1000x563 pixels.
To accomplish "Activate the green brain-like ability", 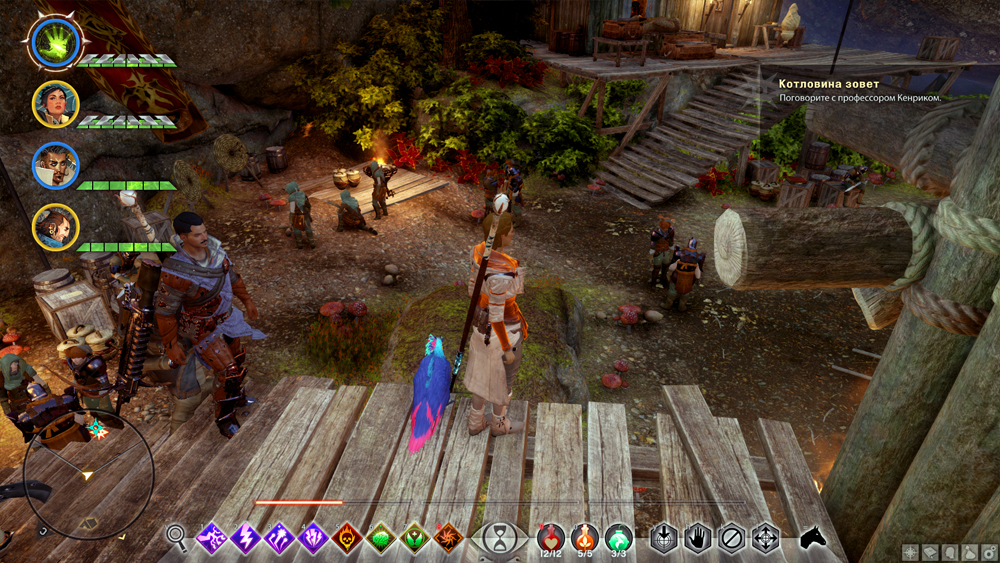I will pyautogui.click(x=381, y=538).
